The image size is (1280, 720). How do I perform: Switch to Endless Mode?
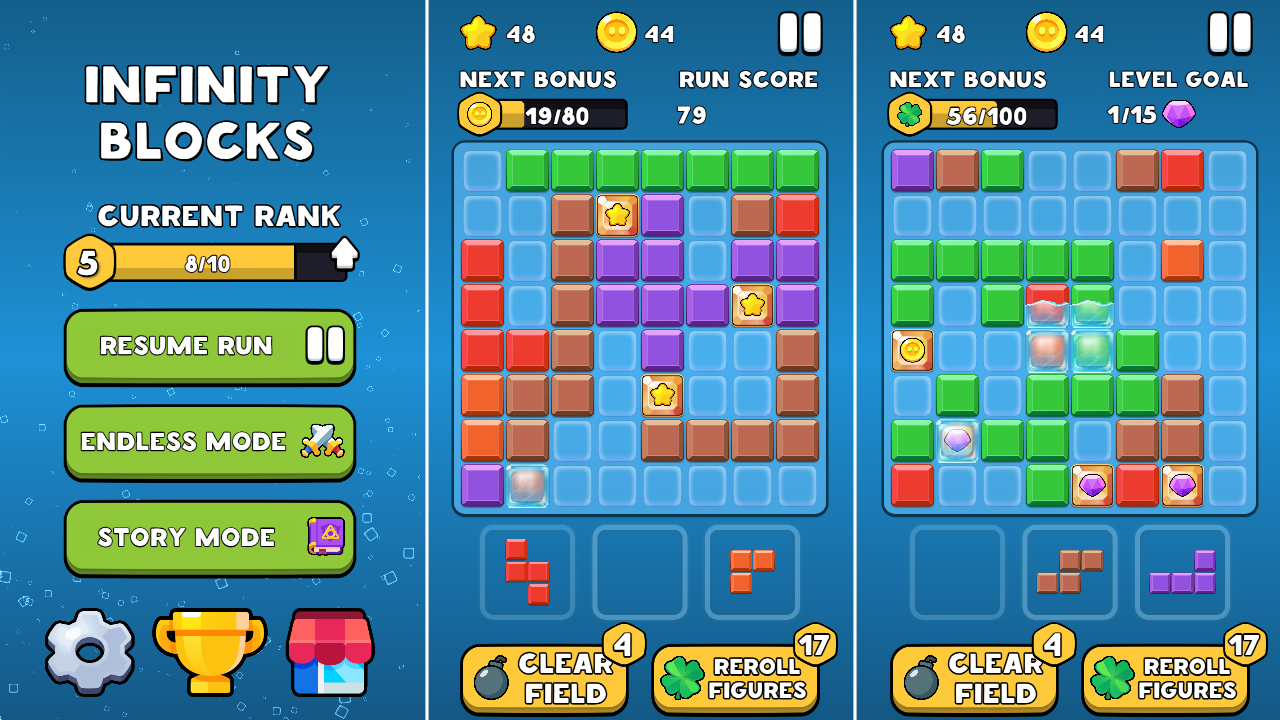pyautogui.click(x=209, y=442)
